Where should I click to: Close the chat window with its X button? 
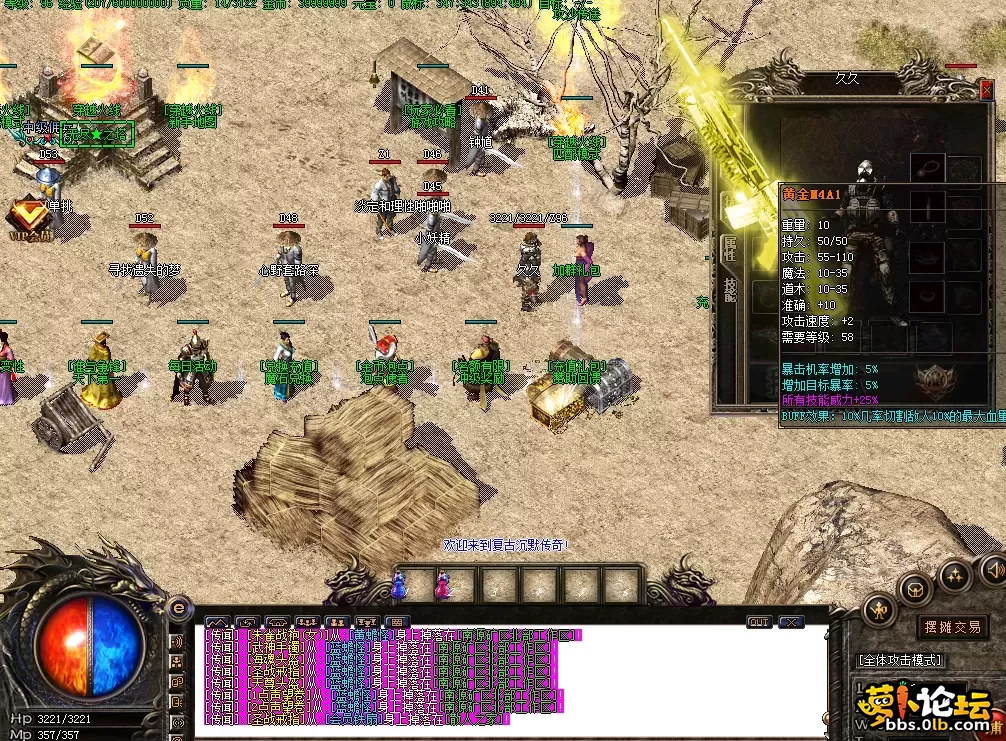tap(791, 622)
